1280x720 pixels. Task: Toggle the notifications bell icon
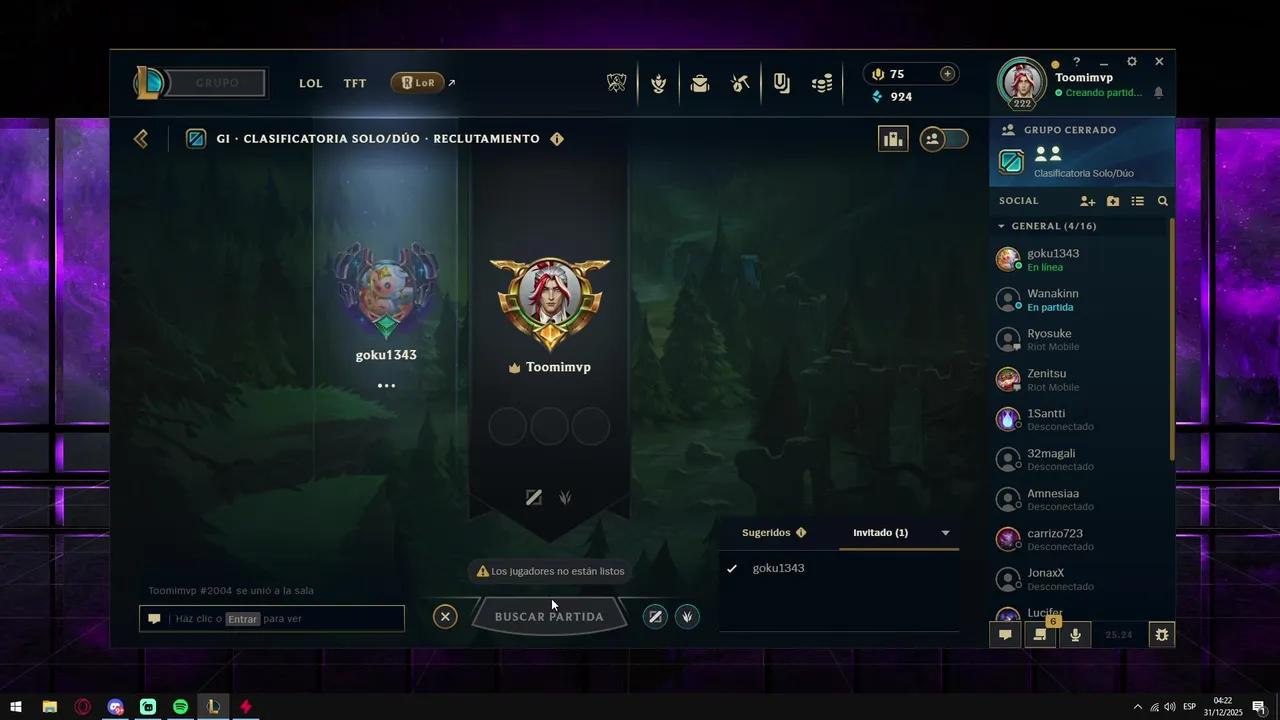(x=1158, y=92)
